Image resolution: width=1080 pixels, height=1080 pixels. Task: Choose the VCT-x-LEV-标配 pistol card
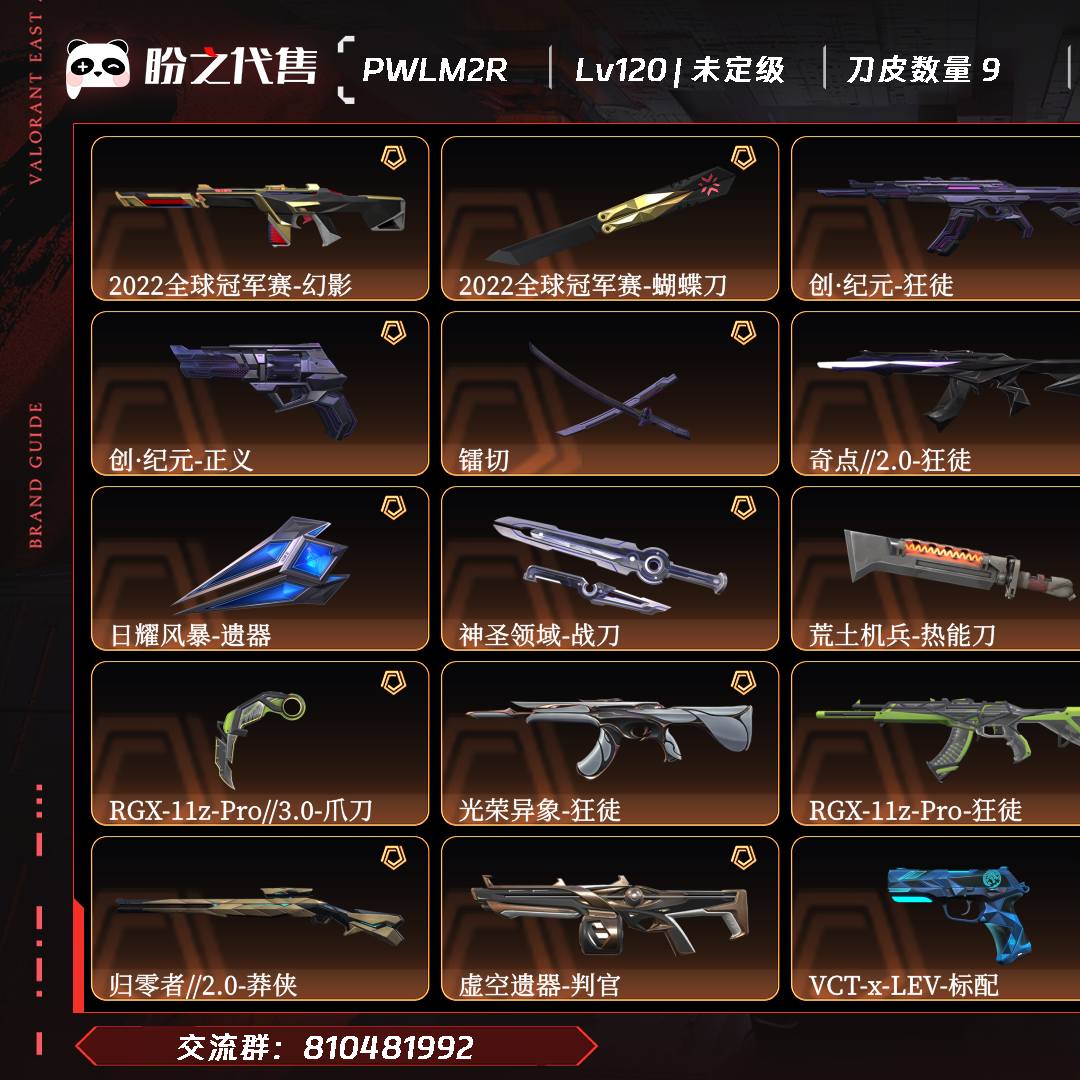[x=935, y=918]
